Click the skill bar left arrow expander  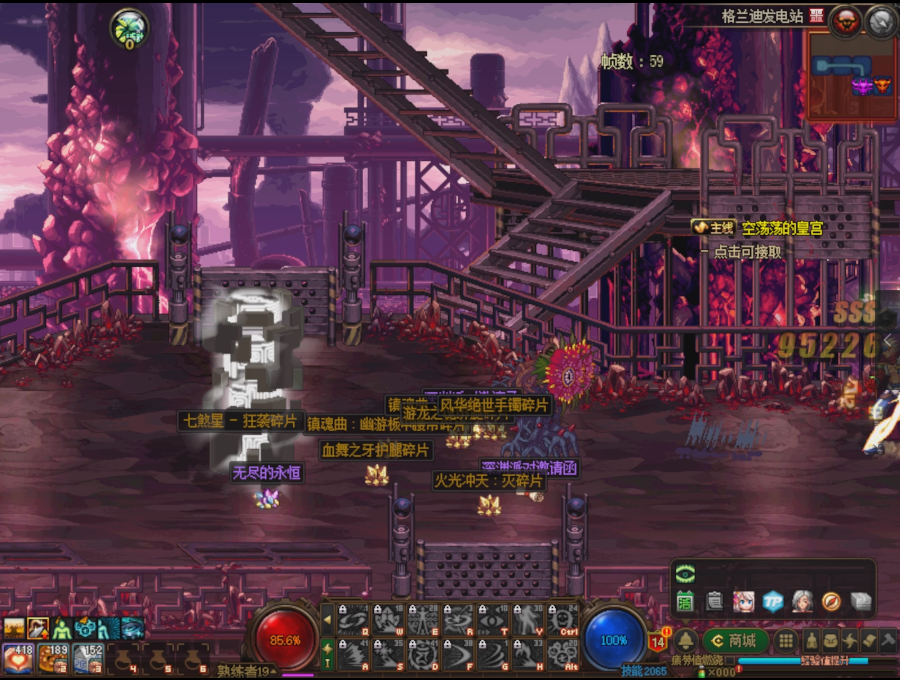point(326,620)
